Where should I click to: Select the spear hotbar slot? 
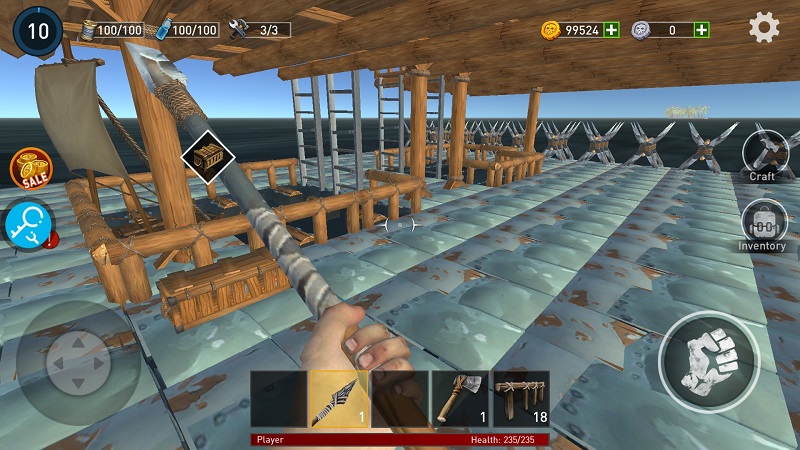click(338, 399)
